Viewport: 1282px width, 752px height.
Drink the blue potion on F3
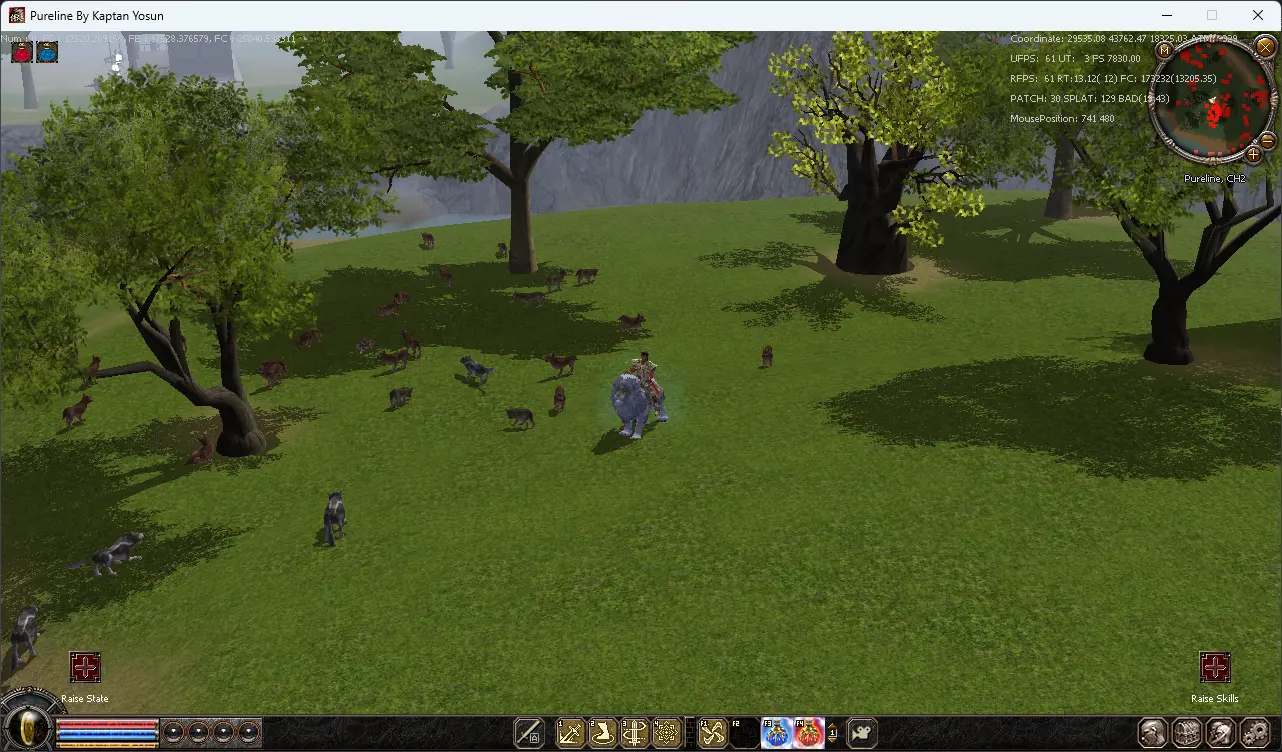click(777, 733)
